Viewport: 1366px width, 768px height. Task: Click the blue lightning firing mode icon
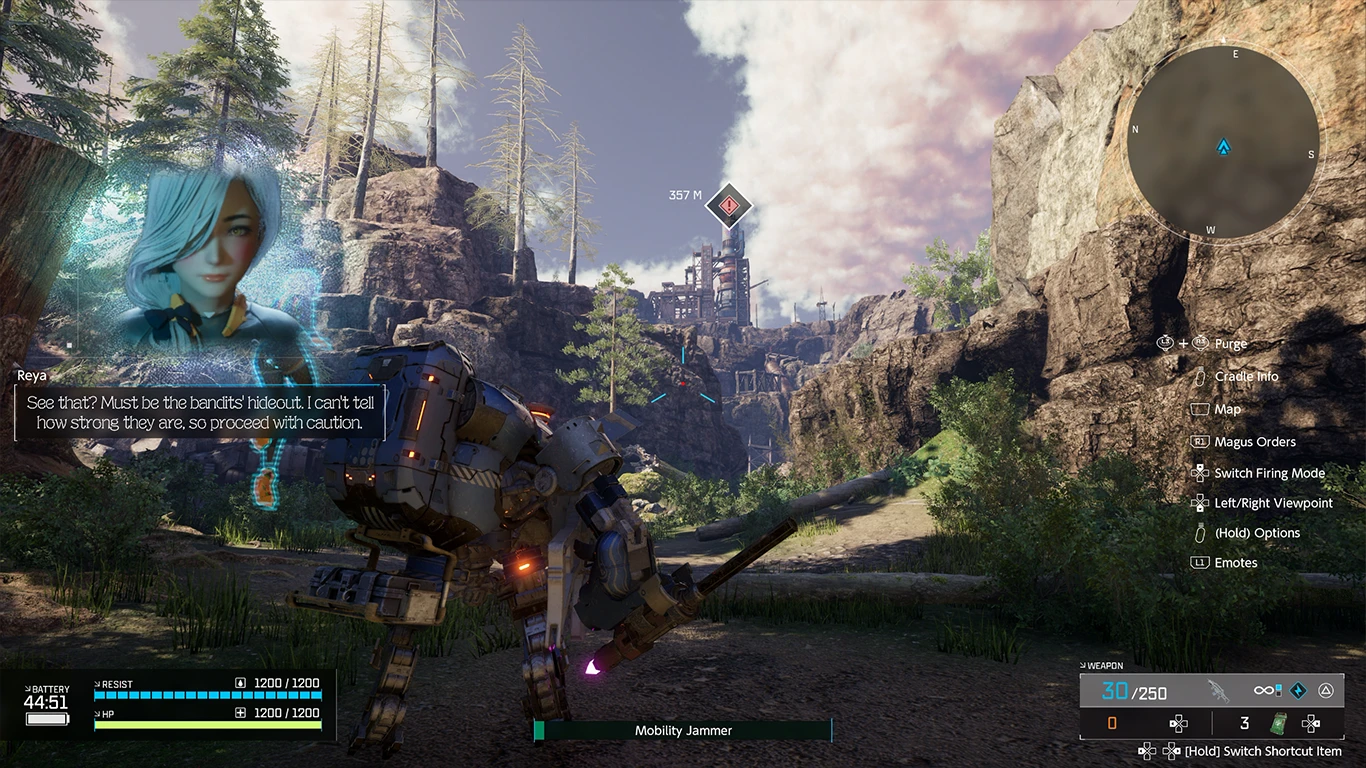[1298, 690]
